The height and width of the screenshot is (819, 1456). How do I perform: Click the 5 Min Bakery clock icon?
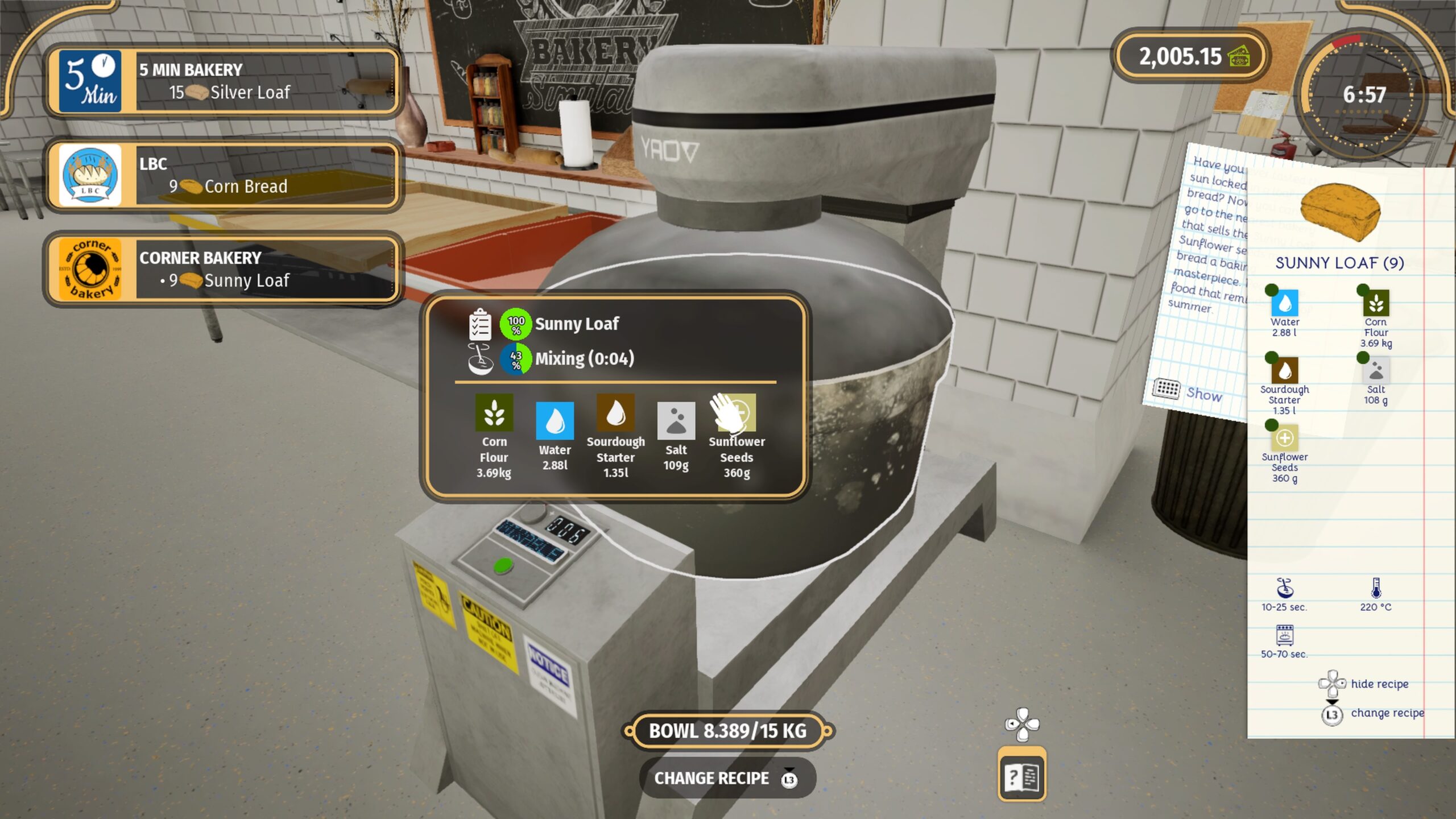pos(91,82)
